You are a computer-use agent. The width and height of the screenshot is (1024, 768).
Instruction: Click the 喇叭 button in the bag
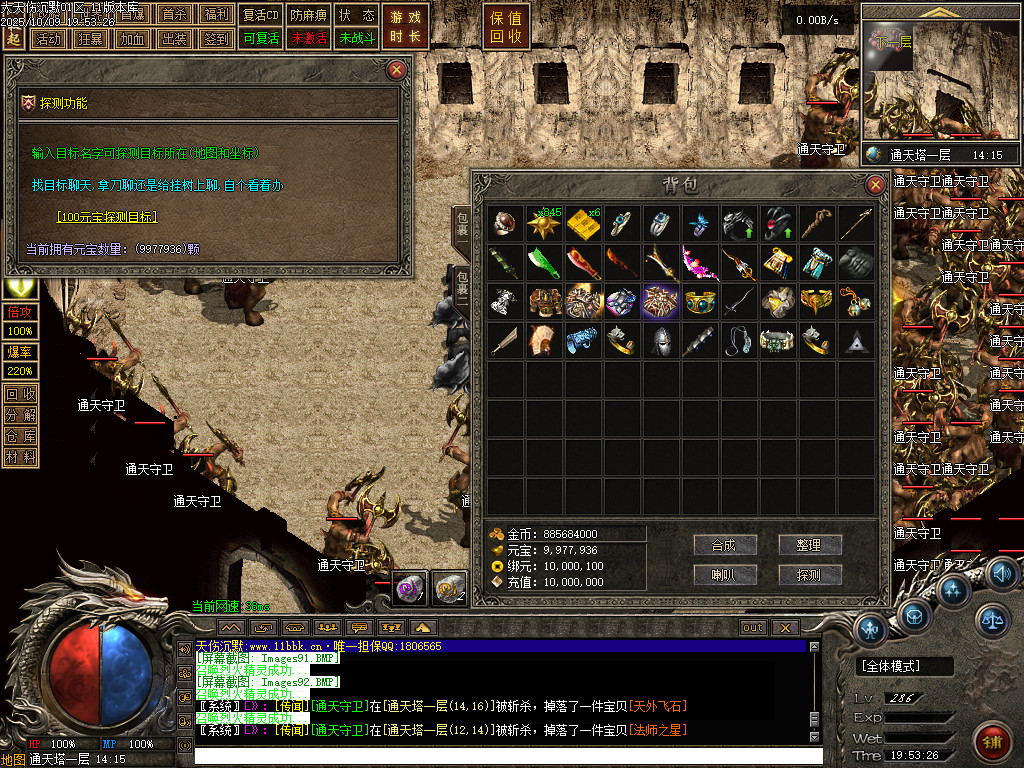click(724, 575)
